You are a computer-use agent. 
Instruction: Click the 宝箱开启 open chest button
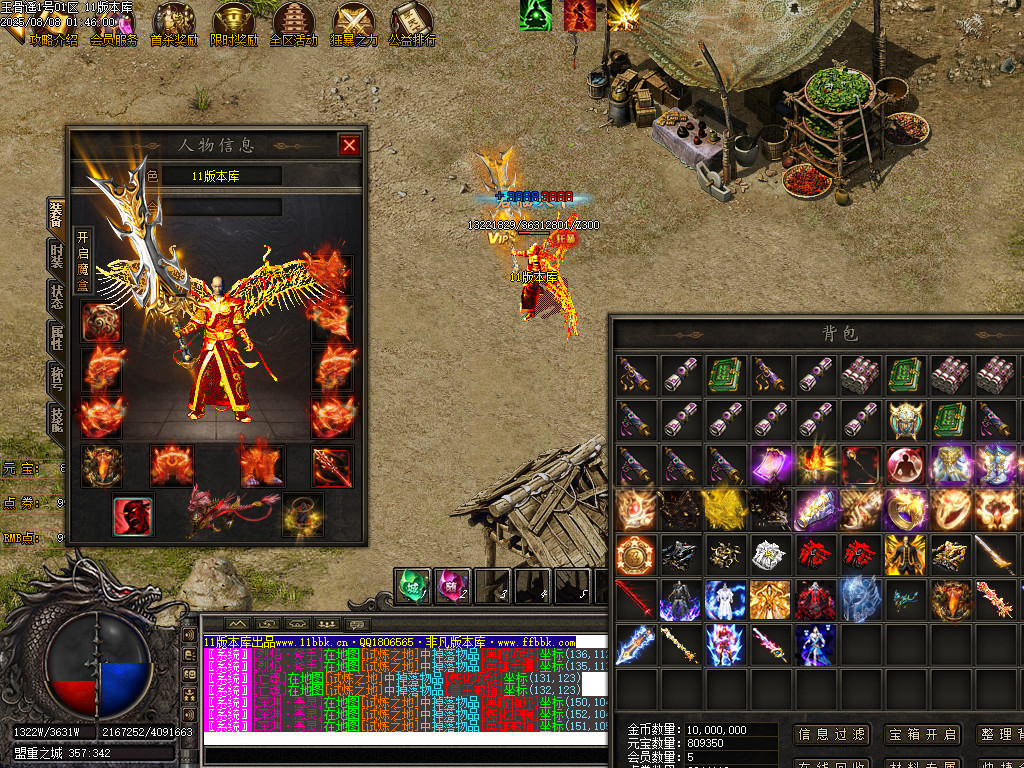[922, 734]
